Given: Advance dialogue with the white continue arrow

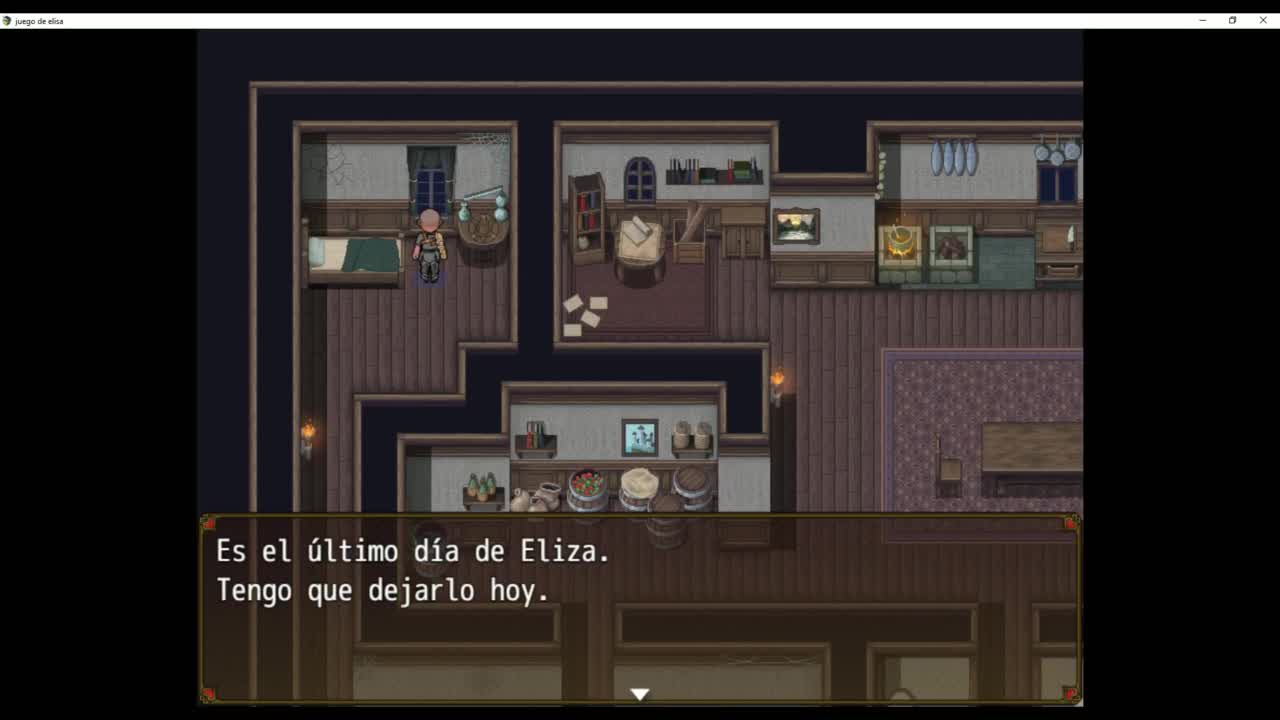Looking at the screenshot, I should 640,693.
